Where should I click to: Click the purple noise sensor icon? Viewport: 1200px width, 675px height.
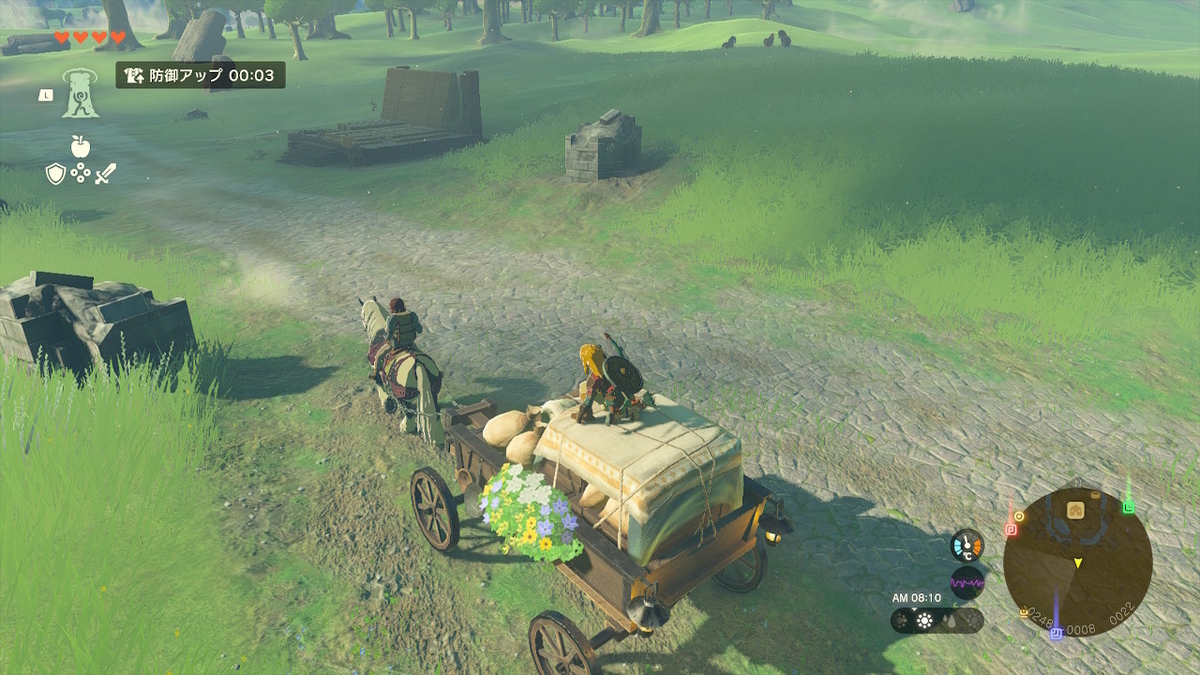[x=967, y=582]
